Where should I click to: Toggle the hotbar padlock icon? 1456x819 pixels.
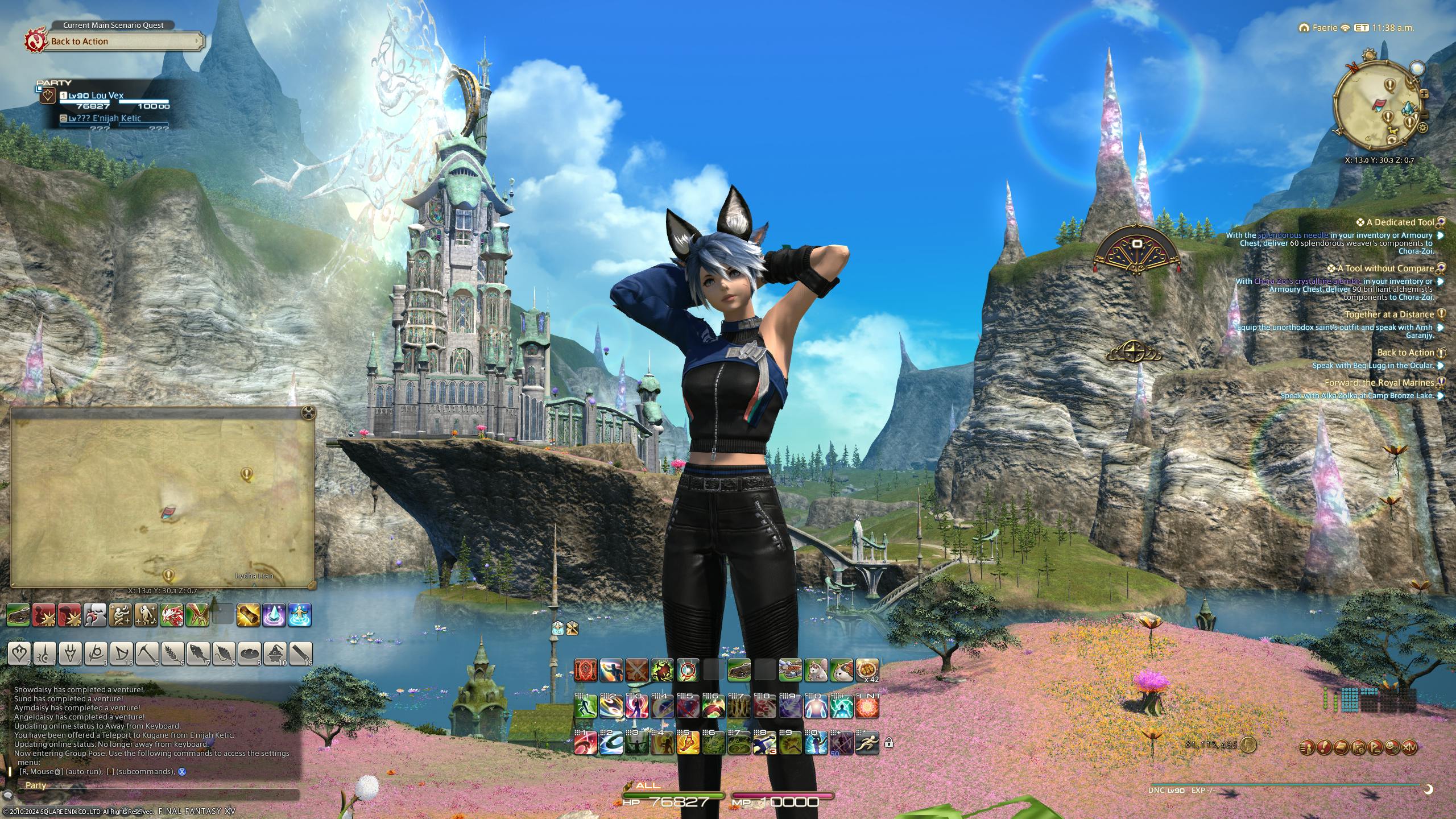(888, 743)
